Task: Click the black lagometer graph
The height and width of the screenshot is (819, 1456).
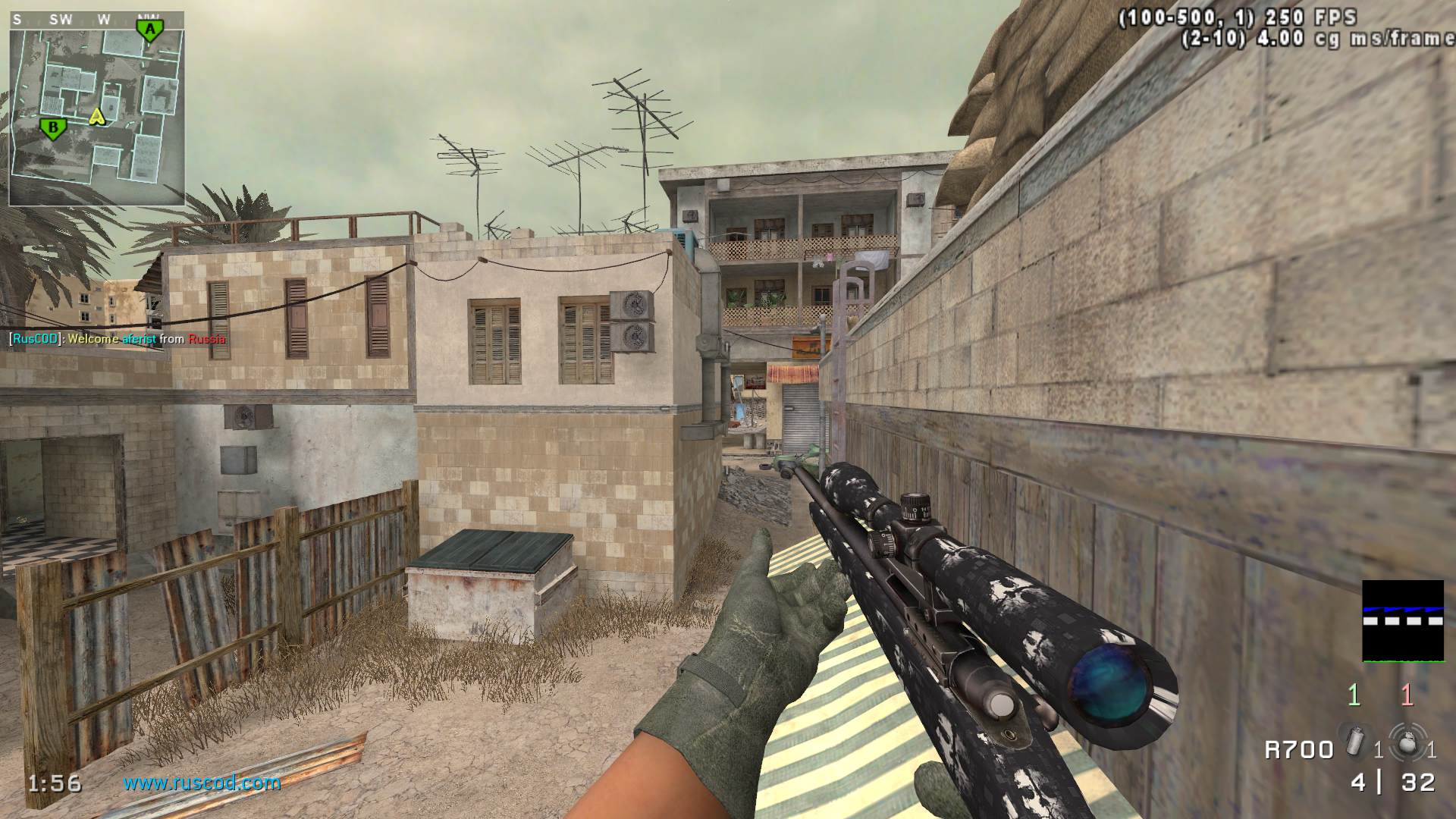Action: [1402, 621]
